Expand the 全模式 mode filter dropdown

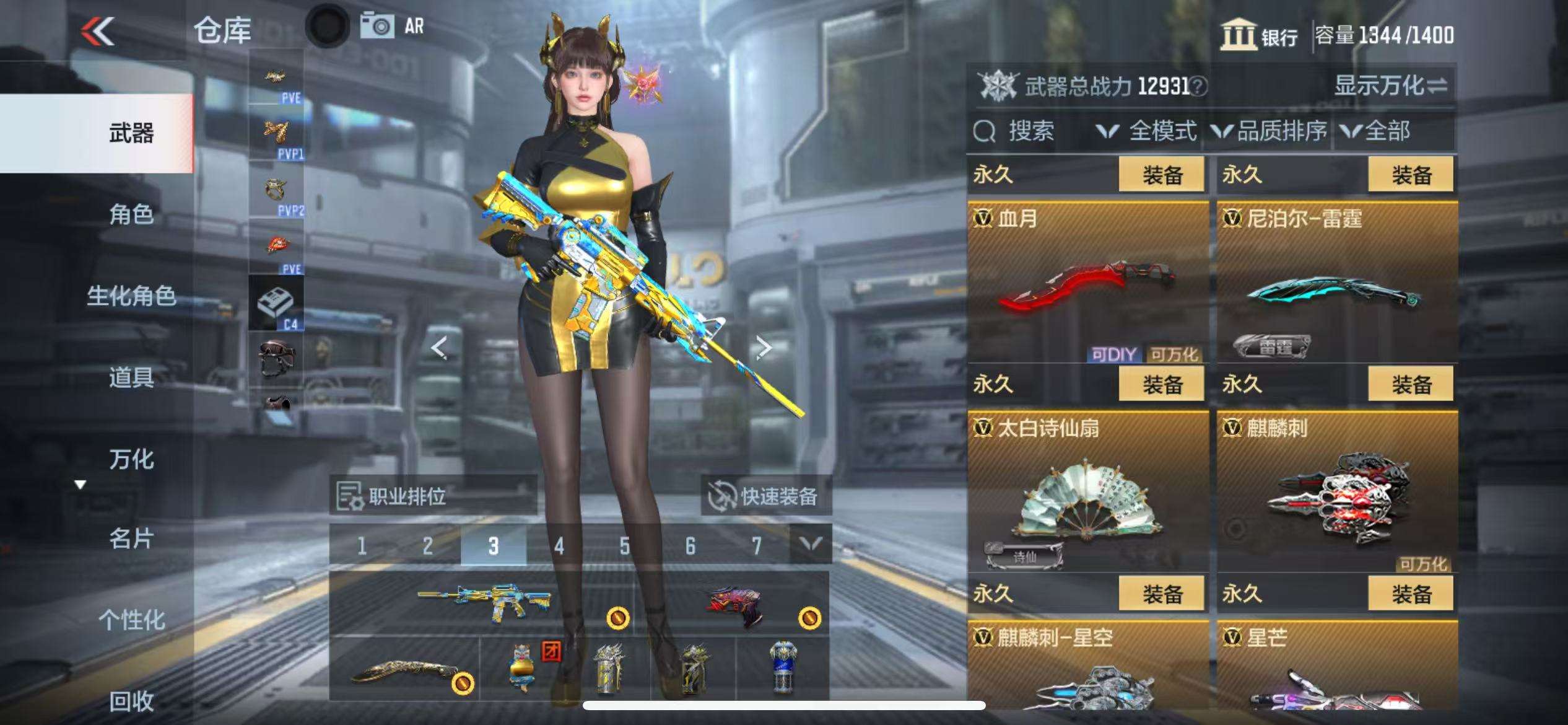[1147, 131]
